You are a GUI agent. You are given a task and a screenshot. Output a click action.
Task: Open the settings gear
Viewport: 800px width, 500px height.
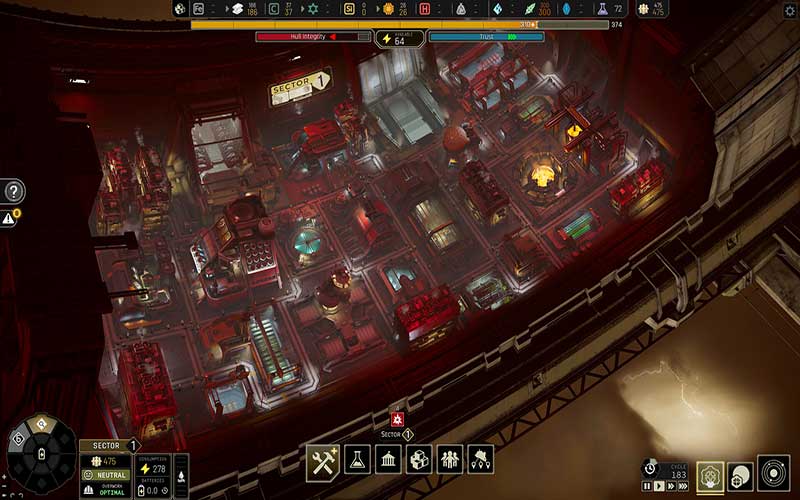(790, 10)
